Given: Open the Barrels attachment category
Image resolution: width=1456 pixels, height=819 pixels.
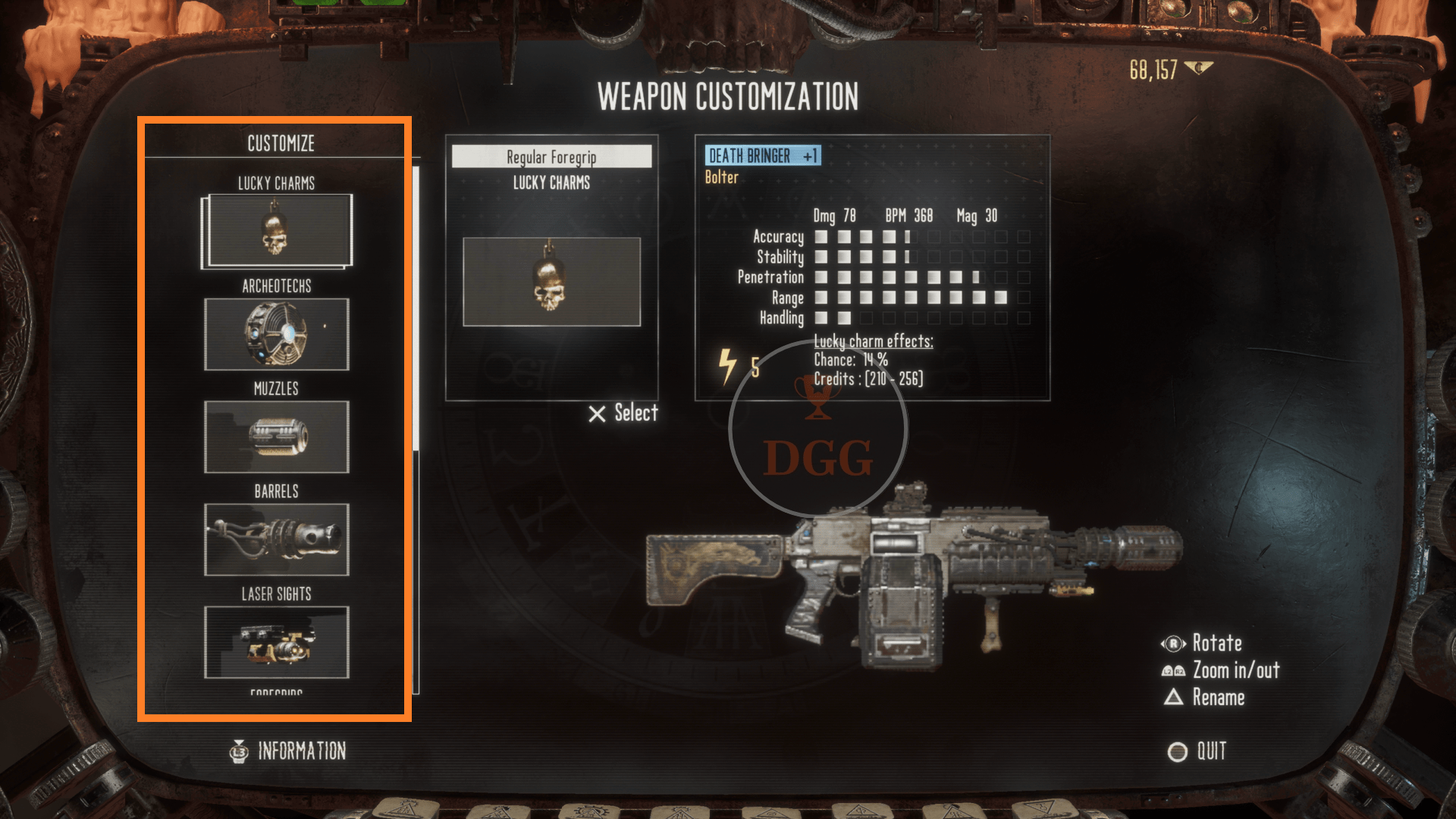Looking at the screenshot, I should (277, 539).
